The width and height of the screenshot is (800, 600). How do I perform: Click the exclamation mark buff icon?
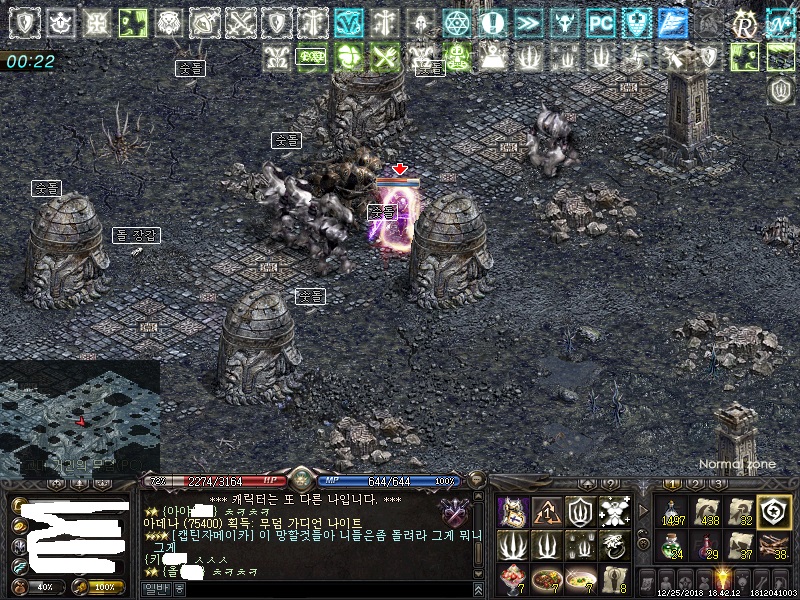491,22
